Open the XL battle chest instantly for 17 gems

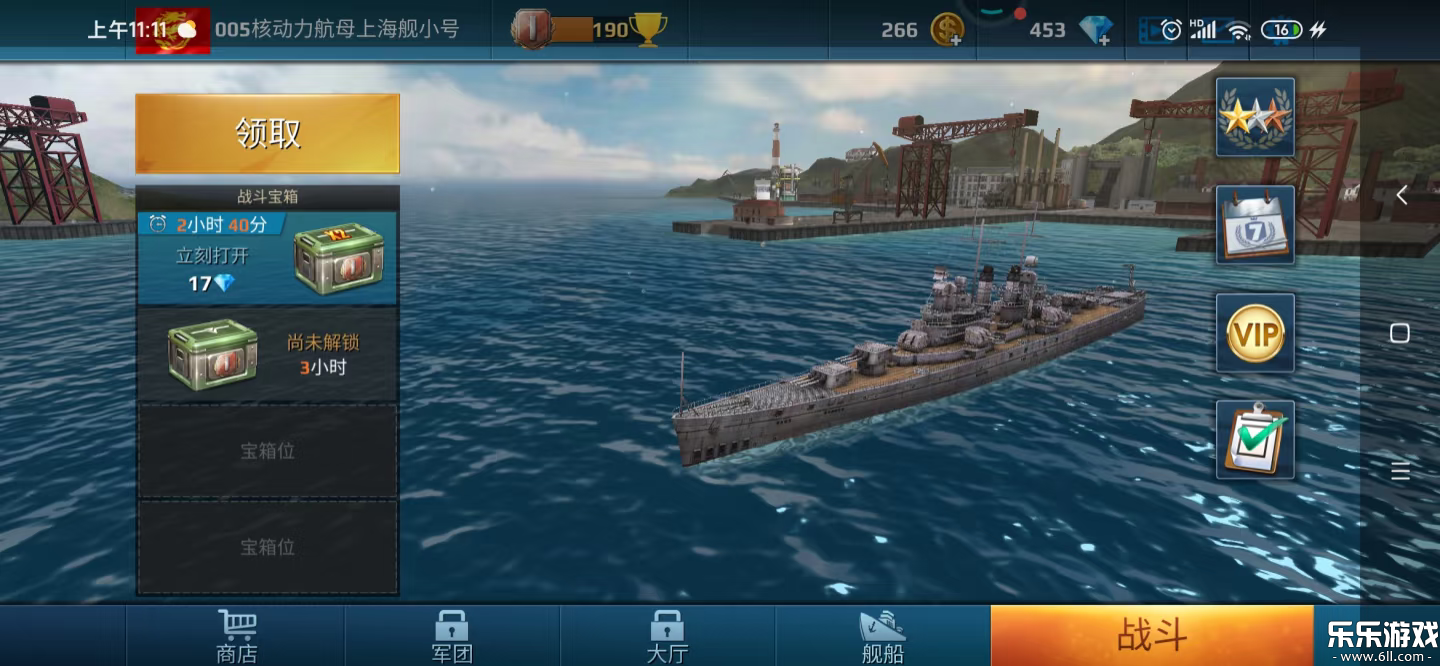click(x=267, y=258)
